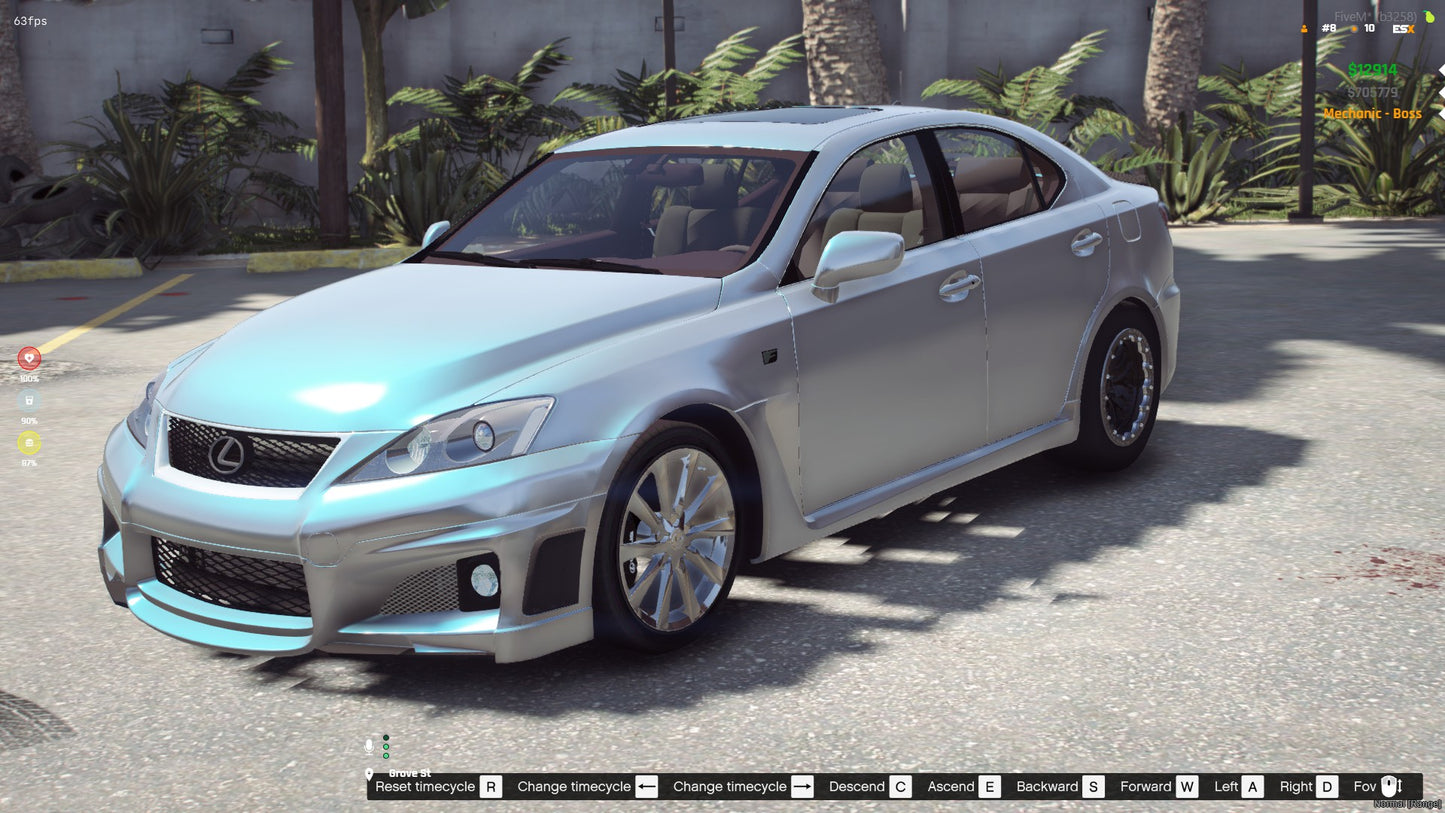Toggle the voice range indicator dots
This screenshot has height=813, width=1445.
click(386, 746)
